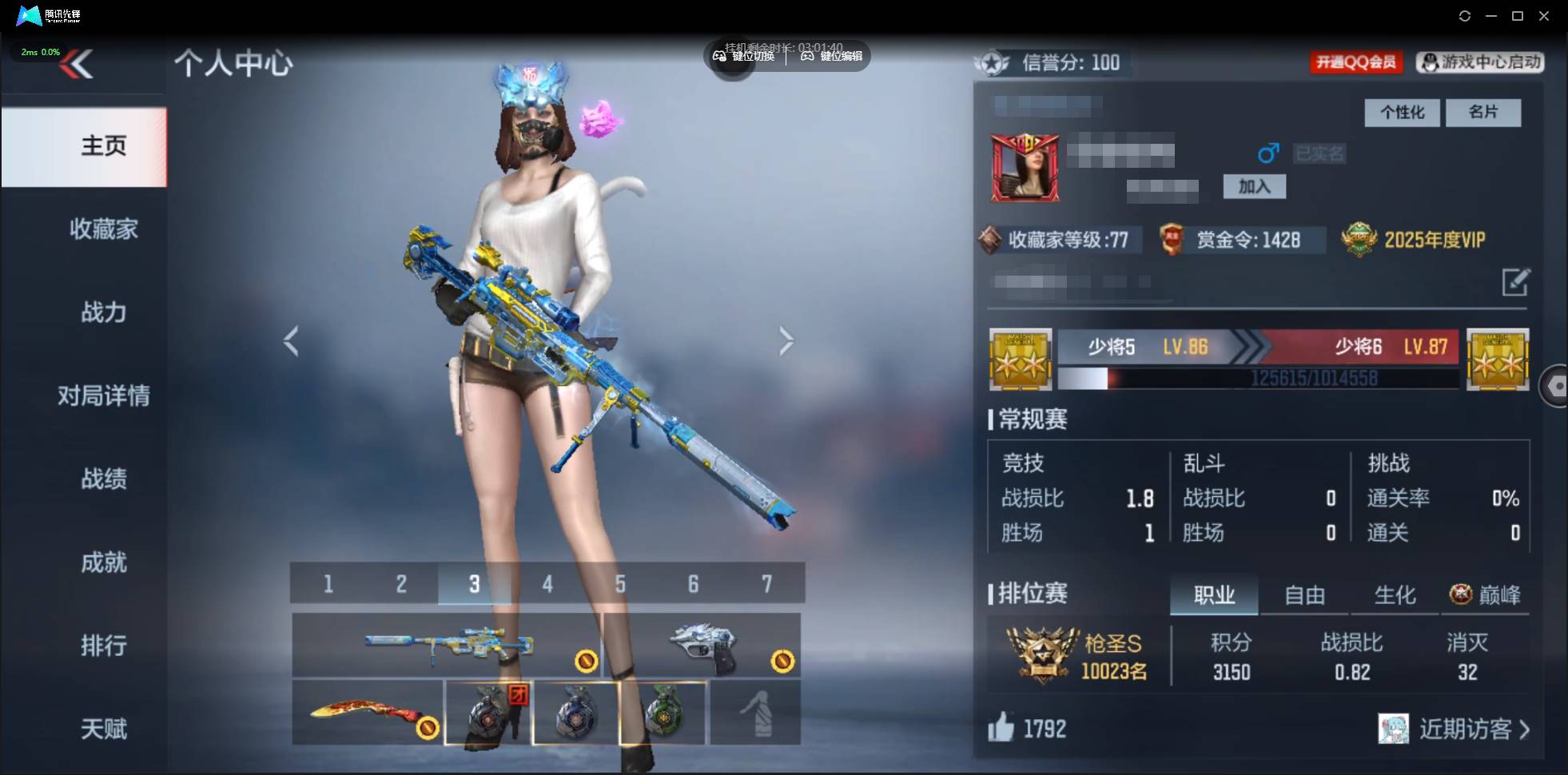
Task: Select the 生化 ranked mode tab
Action: [x=1396, y=594]
